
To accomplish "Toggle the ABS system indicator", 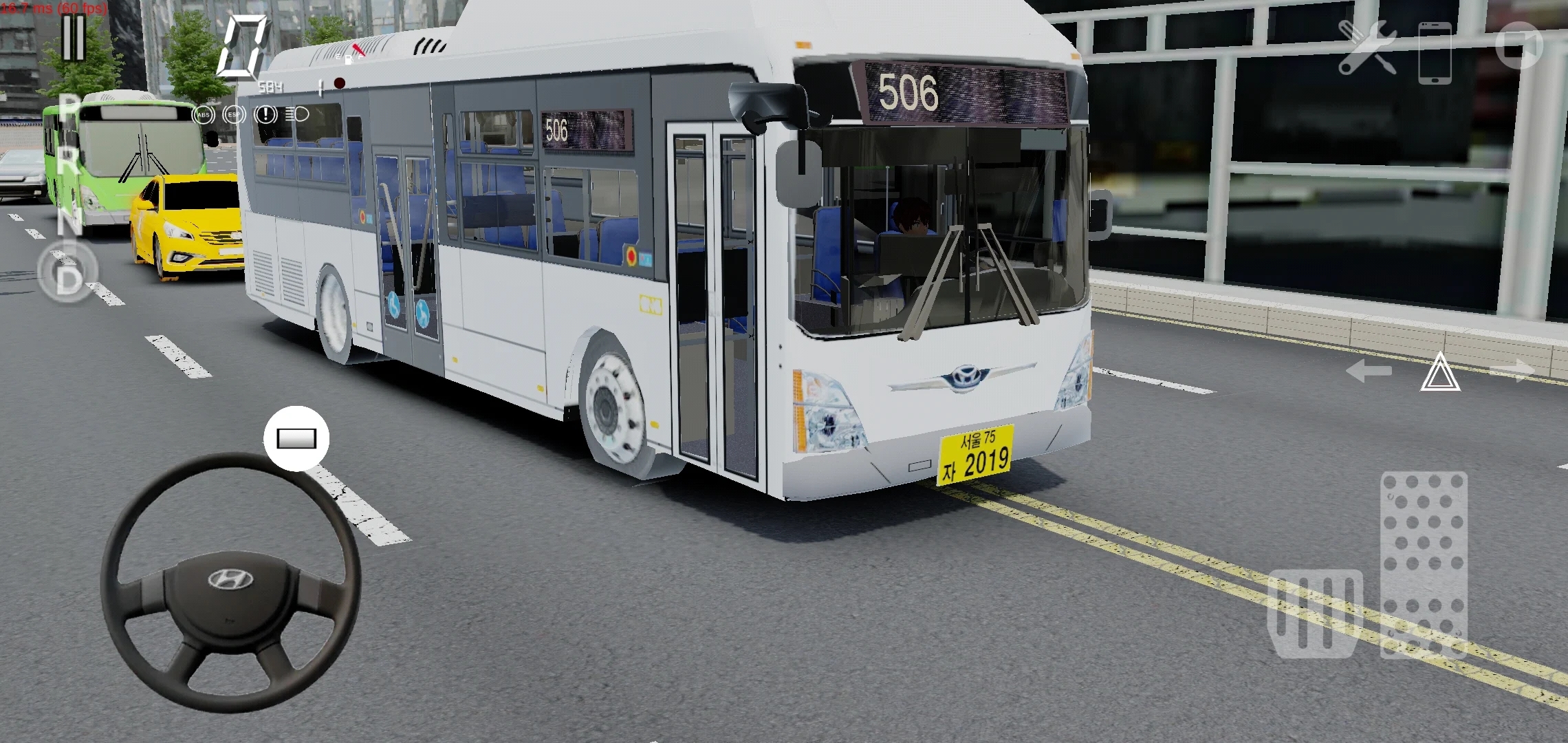I will coord(202,115).
